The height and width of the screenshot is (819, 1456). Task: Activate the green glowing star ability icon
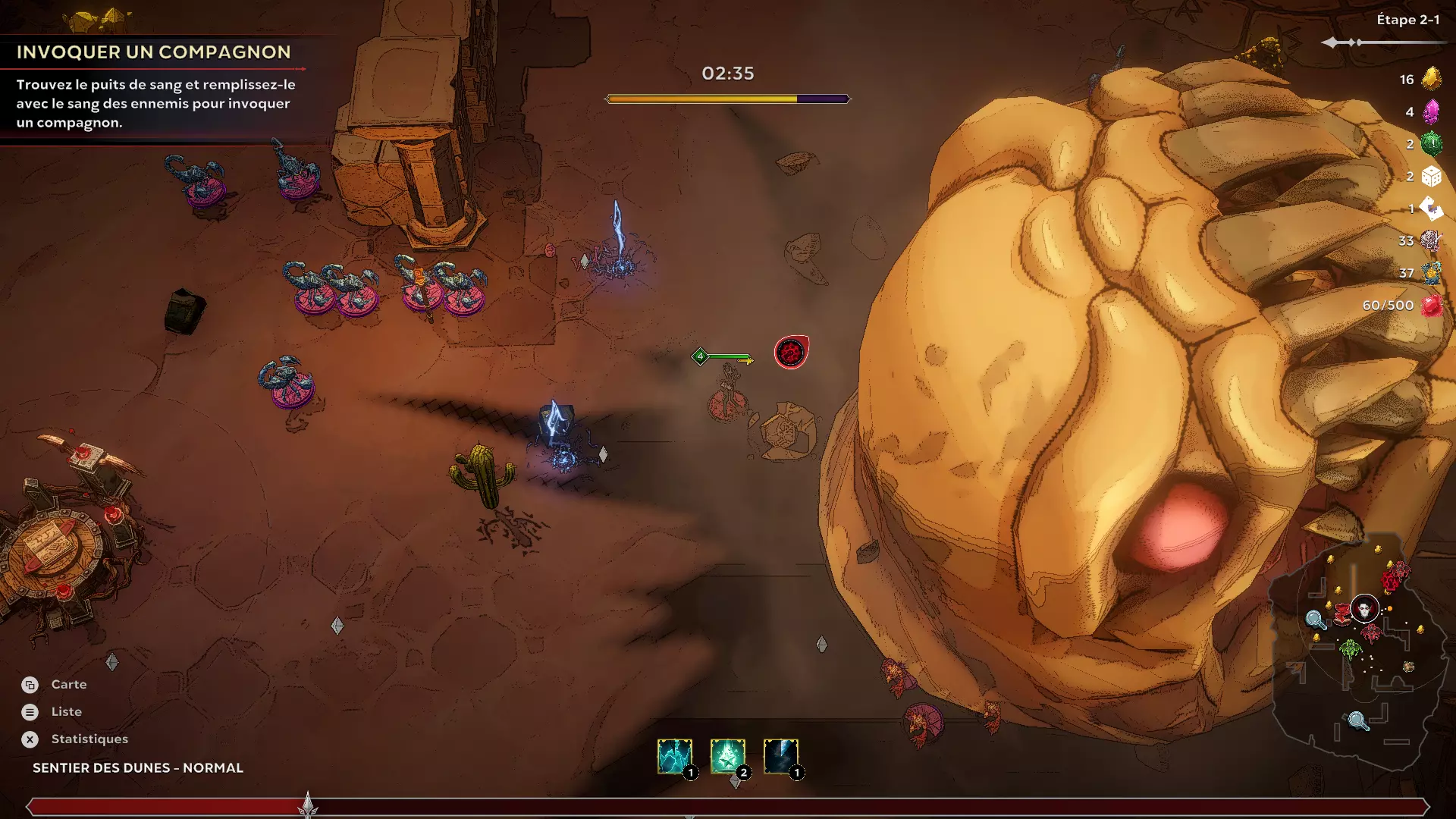(x=727, y=757)
